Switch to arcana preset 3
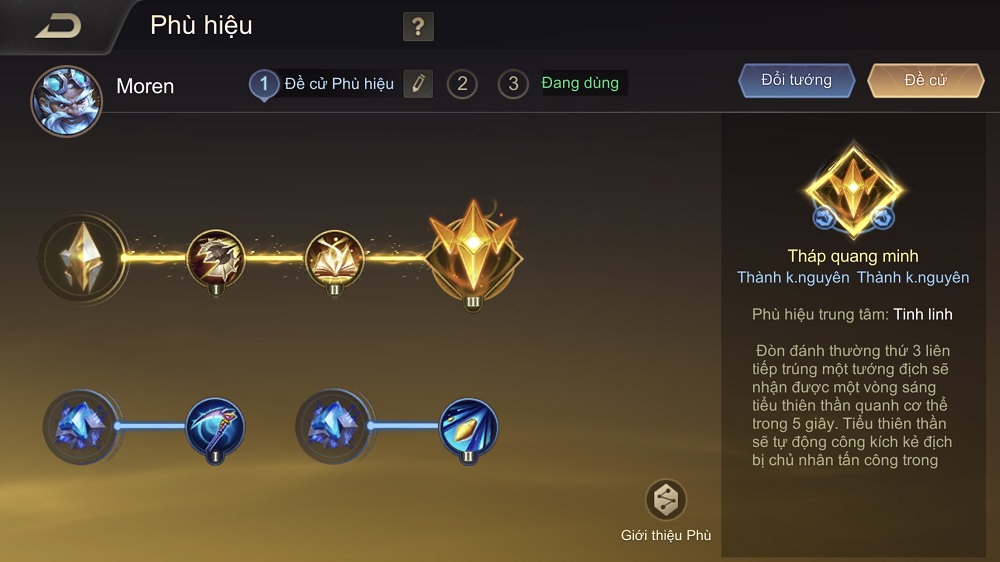 tap(513, 84)
